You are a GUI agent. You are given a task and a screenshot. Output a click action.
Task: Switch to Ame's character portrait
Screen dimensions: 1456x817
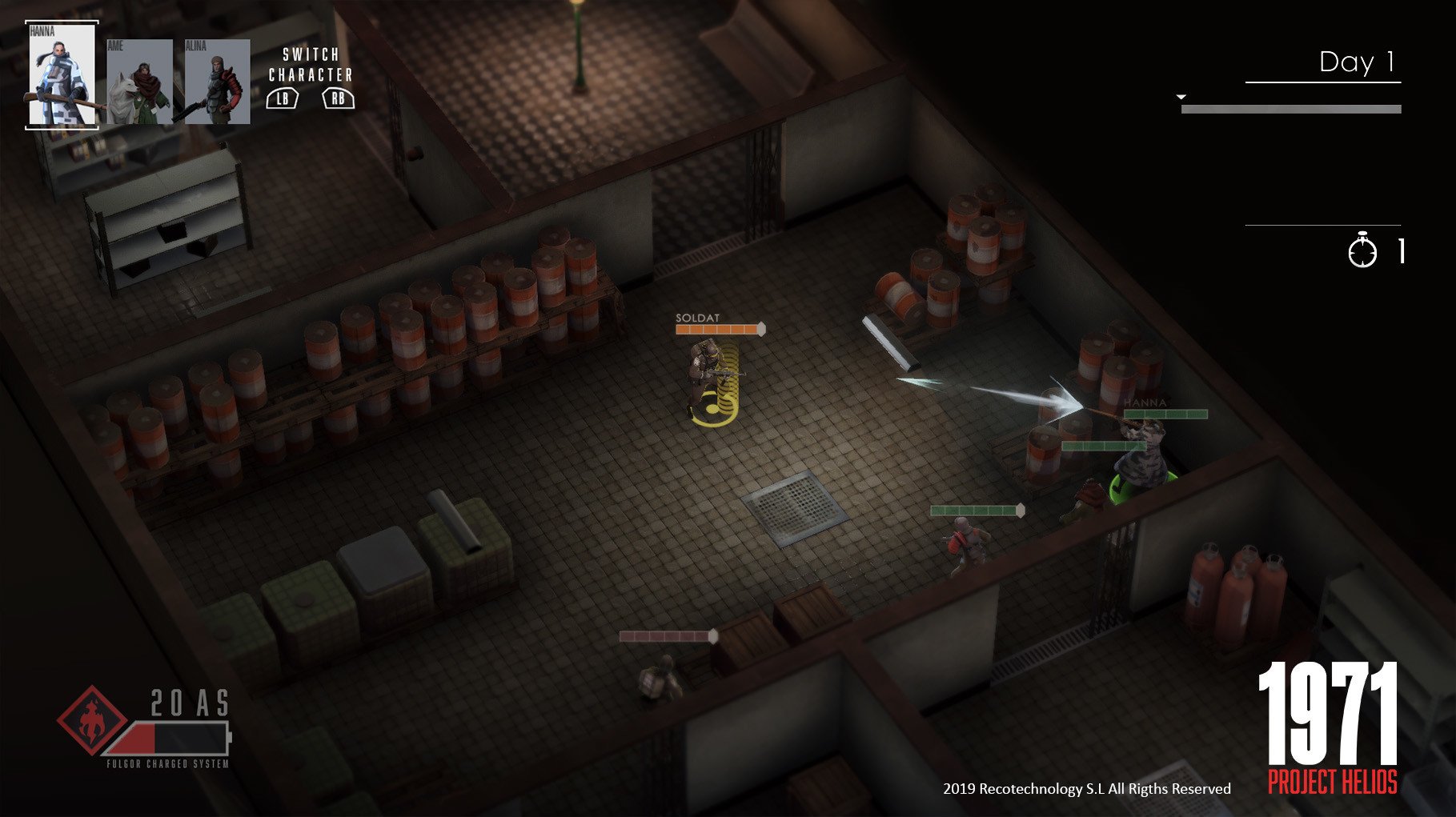coord(139,82)
